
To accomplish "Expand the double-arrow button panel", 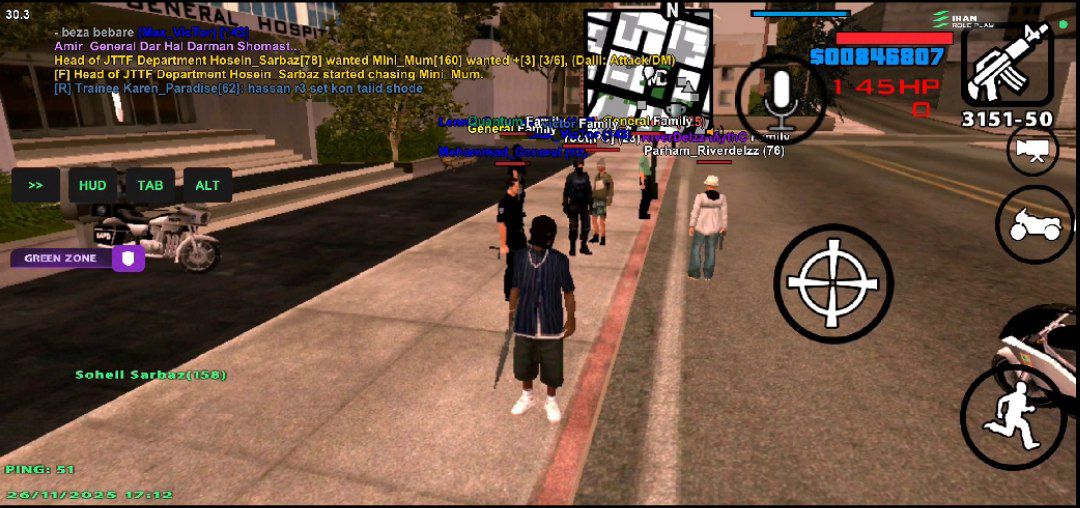I will pyautogui.click(x=36, y=185).
